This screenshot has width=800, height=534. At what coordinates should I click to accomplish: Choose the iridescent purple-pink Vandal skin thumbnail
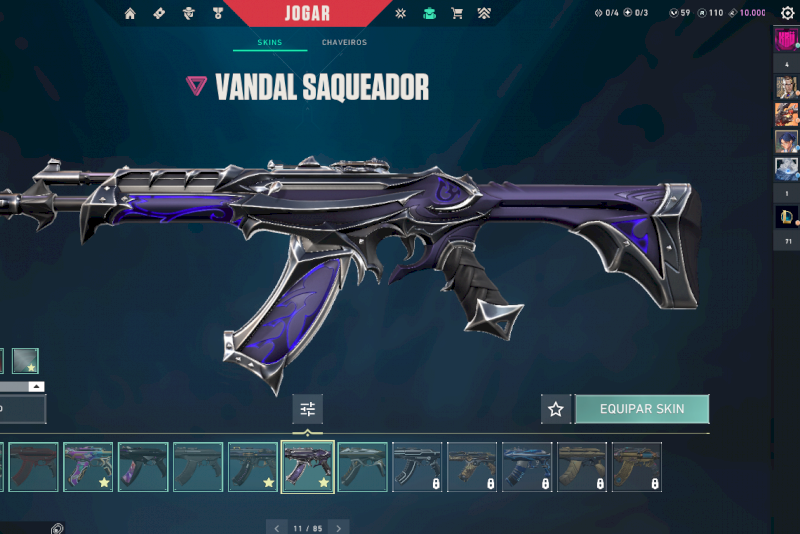click(x=88, y=467)
